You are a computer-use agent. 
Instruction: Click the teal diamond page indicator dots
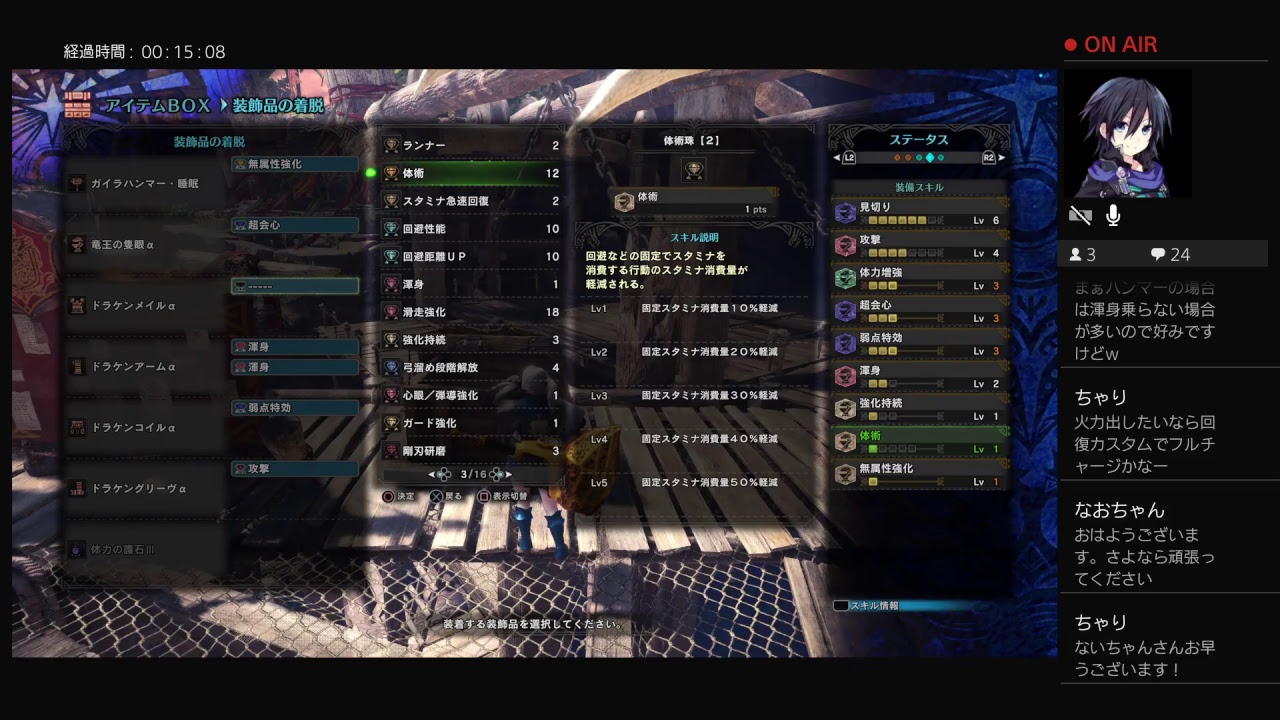tap(930, 157)
